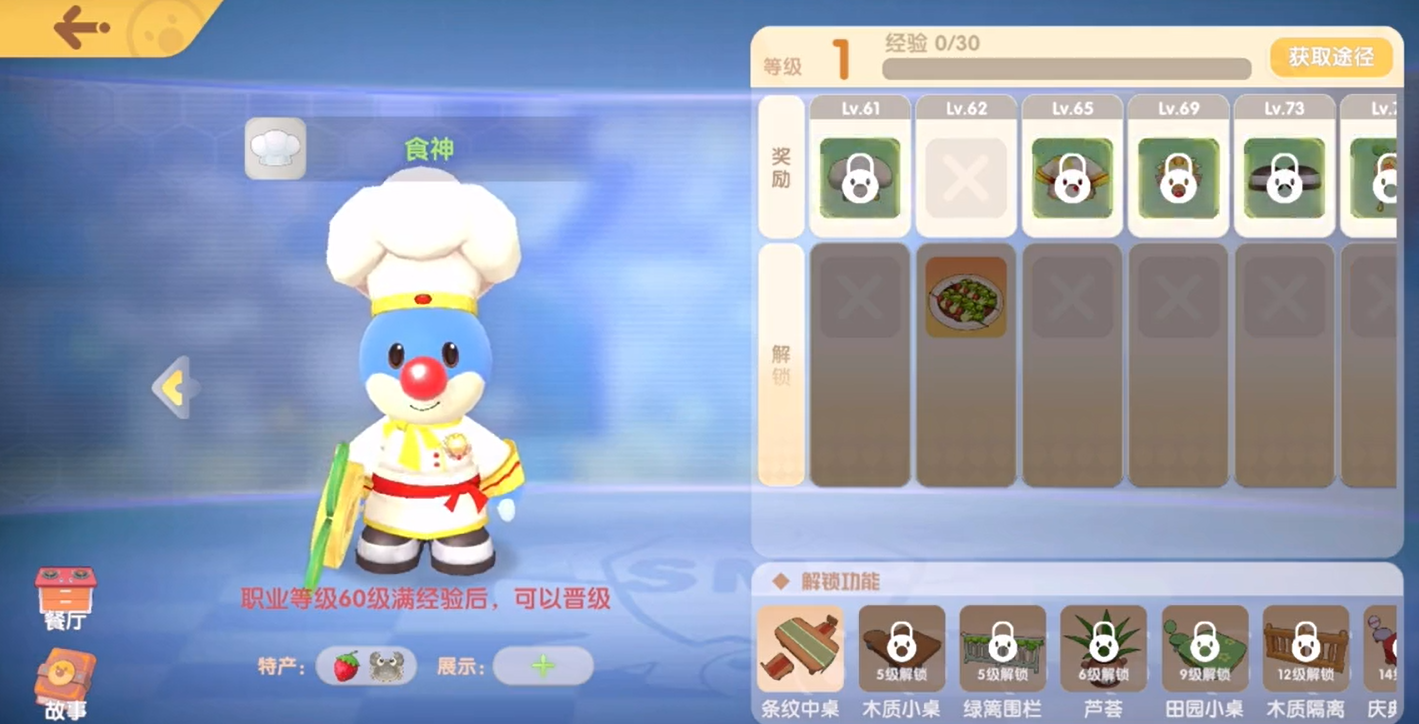Click the locked 绿篱围栏 hedge fence

pyautogui.click(x=1003, y=650)
